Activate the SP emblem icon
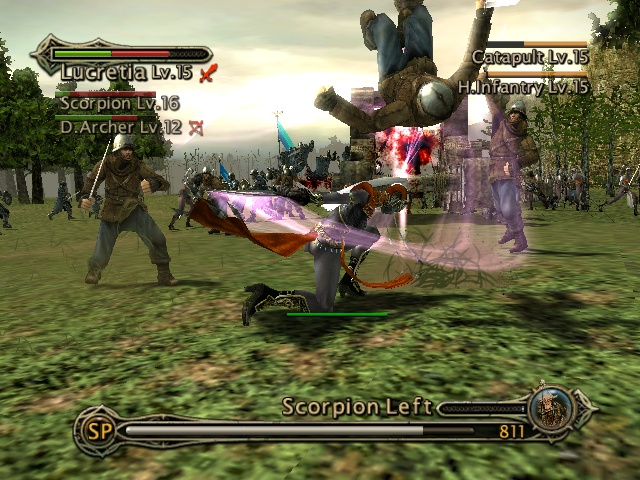Image resolution: width=640 pixels, height=480 pixels. (x=97, y=430)
